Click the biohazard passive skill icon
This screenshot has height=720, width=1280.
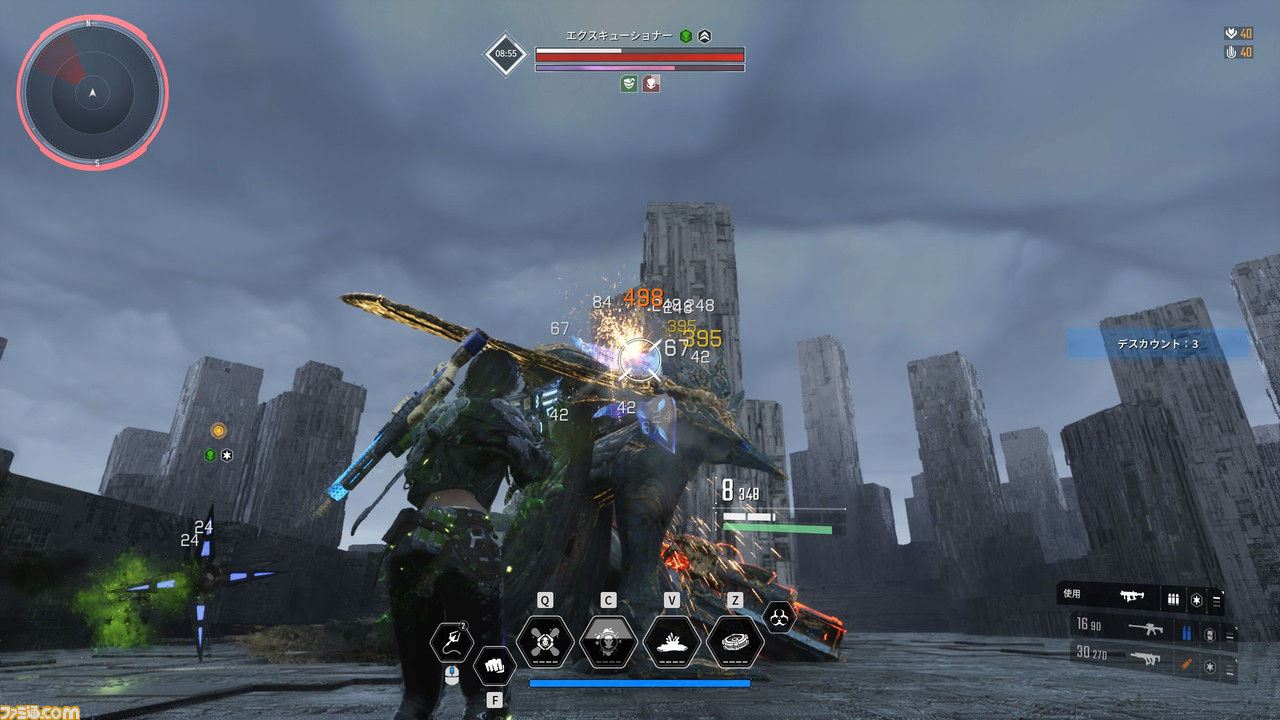[x=778, y=616]
